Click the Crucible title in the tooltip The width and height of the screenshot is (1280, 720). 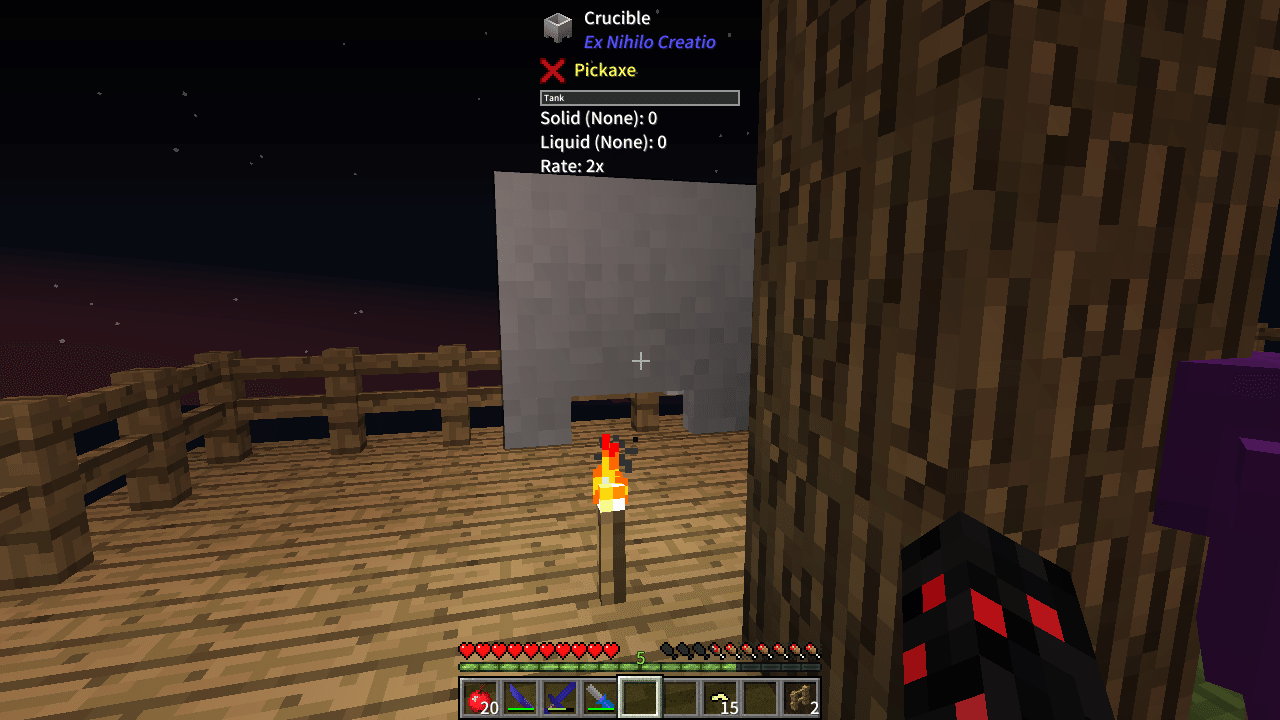point(616,17)
